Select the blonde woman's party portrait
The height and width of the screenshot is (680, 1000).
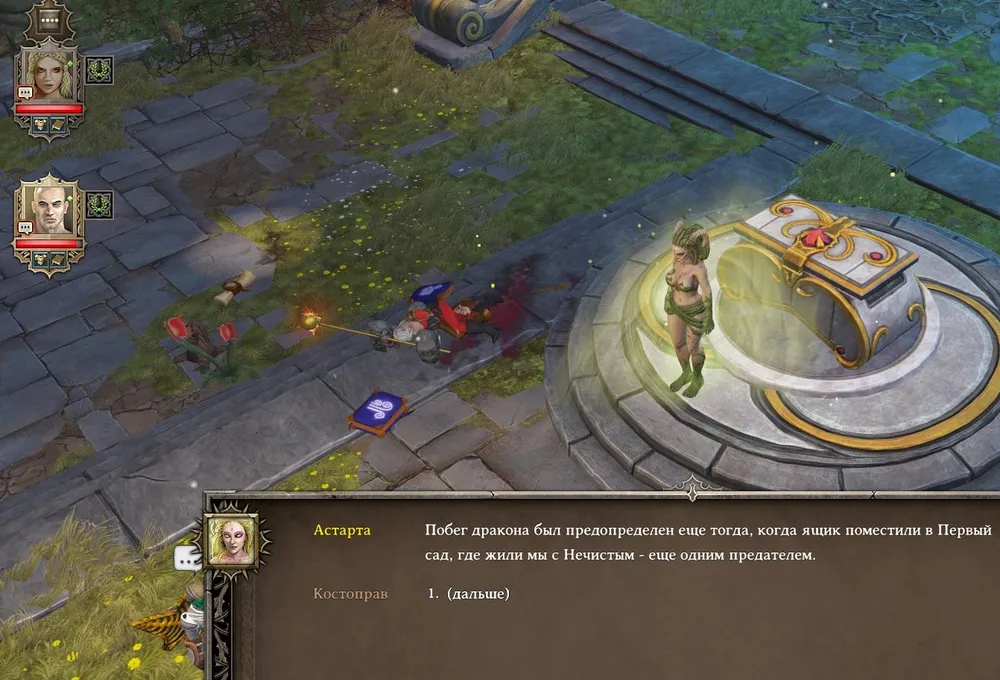click(49, 72)
